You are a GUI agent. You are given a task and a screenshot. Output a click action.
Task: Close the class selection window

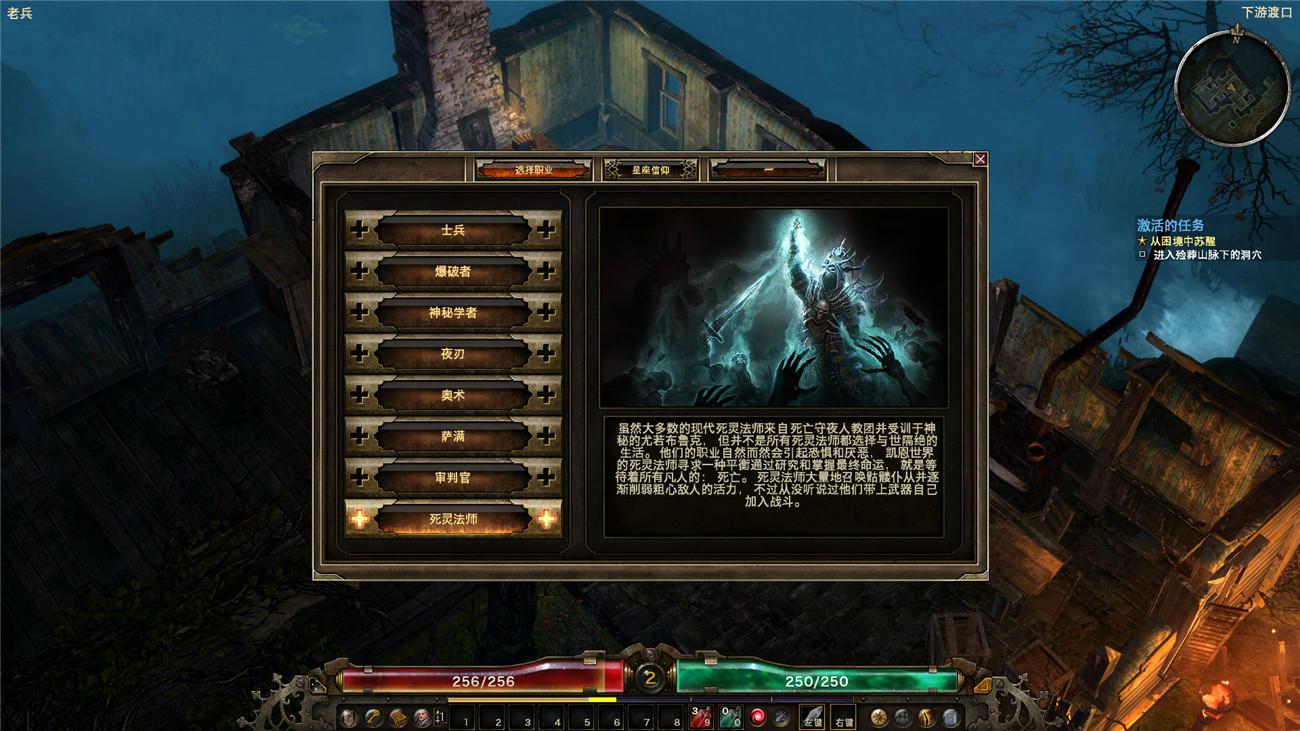980,159
